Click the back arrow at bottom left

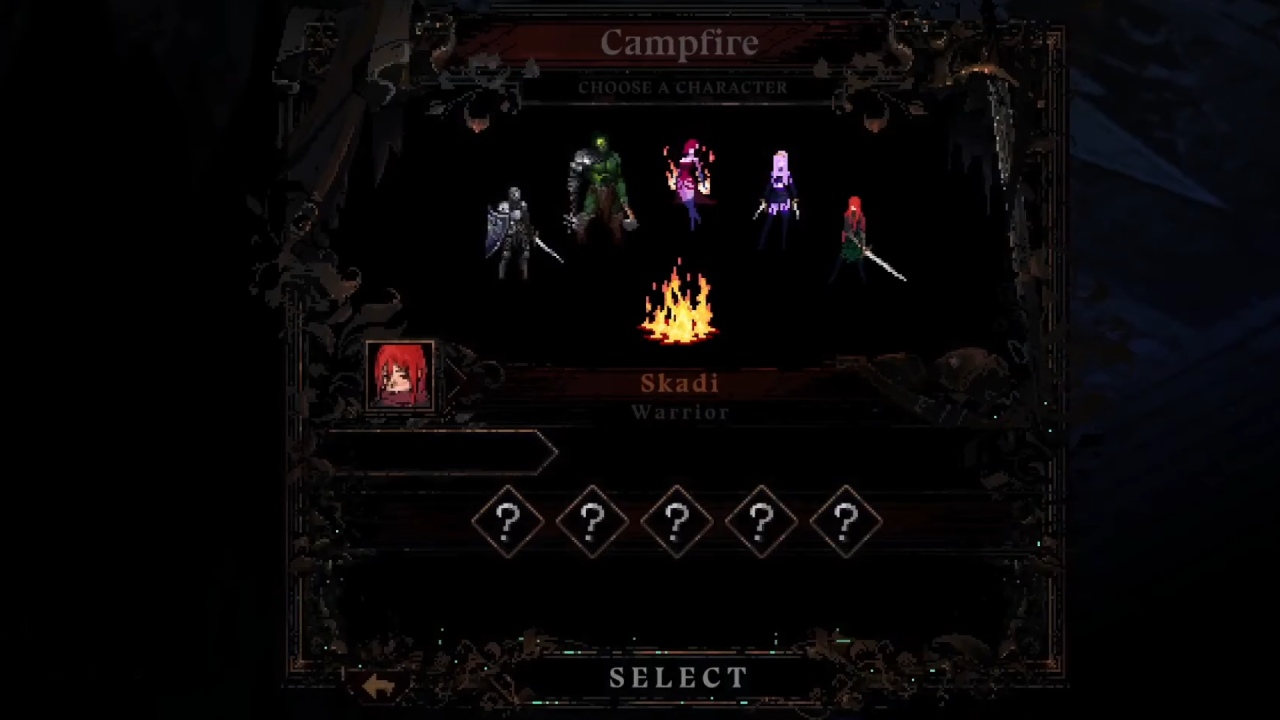point(378,683)
